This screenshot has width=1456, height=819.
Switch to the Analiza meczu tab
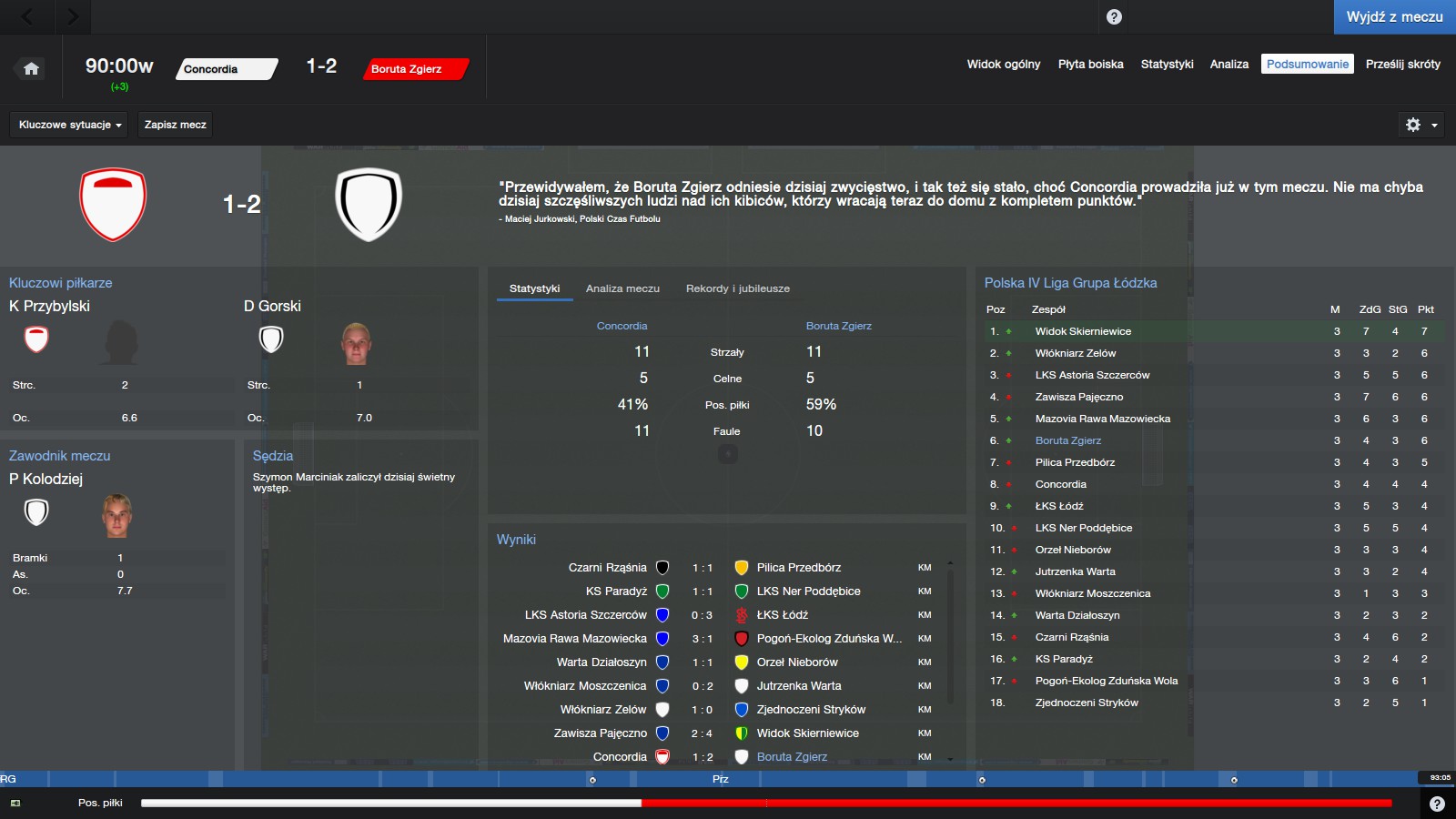pyautogui.click(x=622, y=288)
